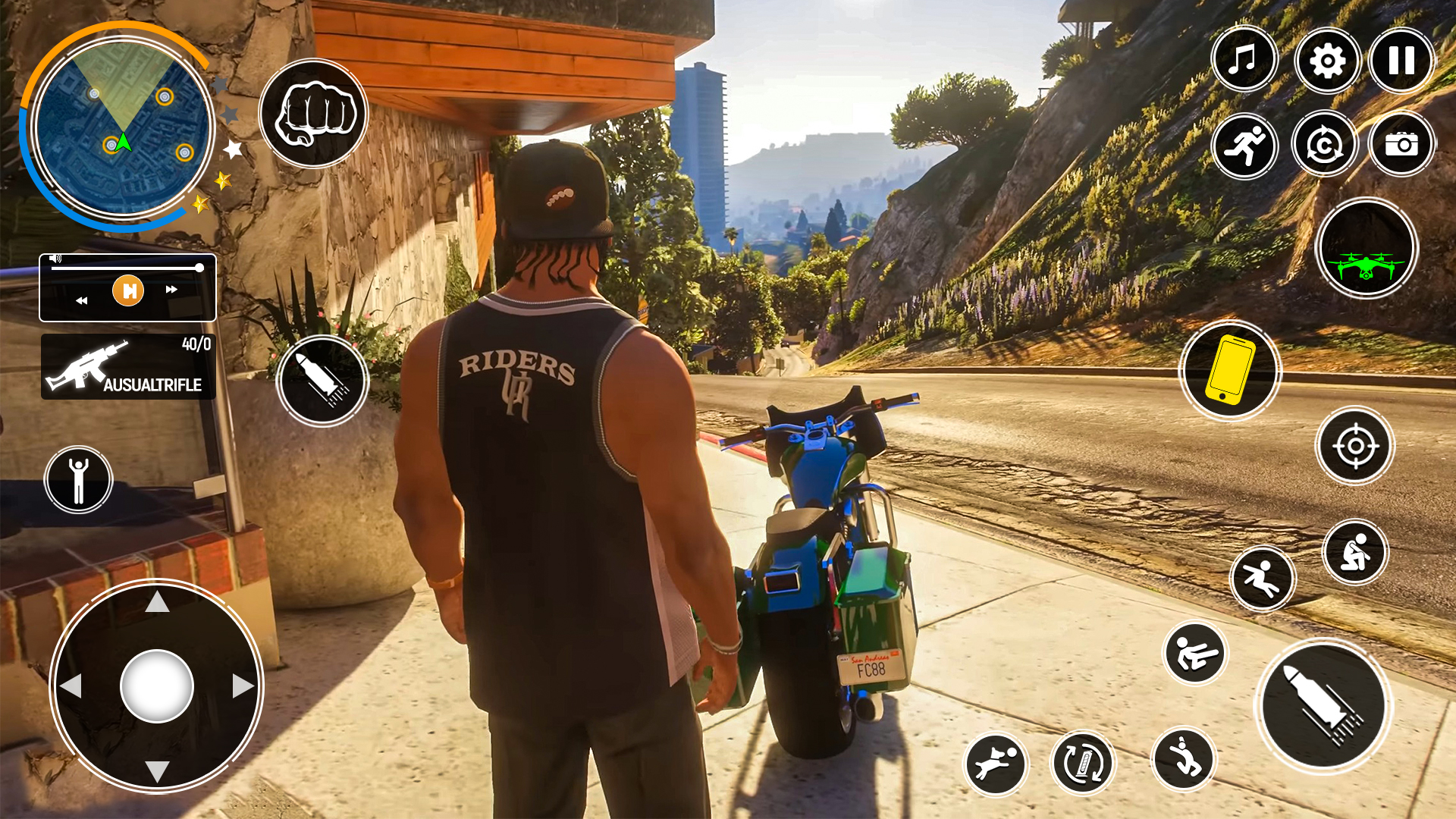Open settings with the gear icon

(x=1326, y=61)
